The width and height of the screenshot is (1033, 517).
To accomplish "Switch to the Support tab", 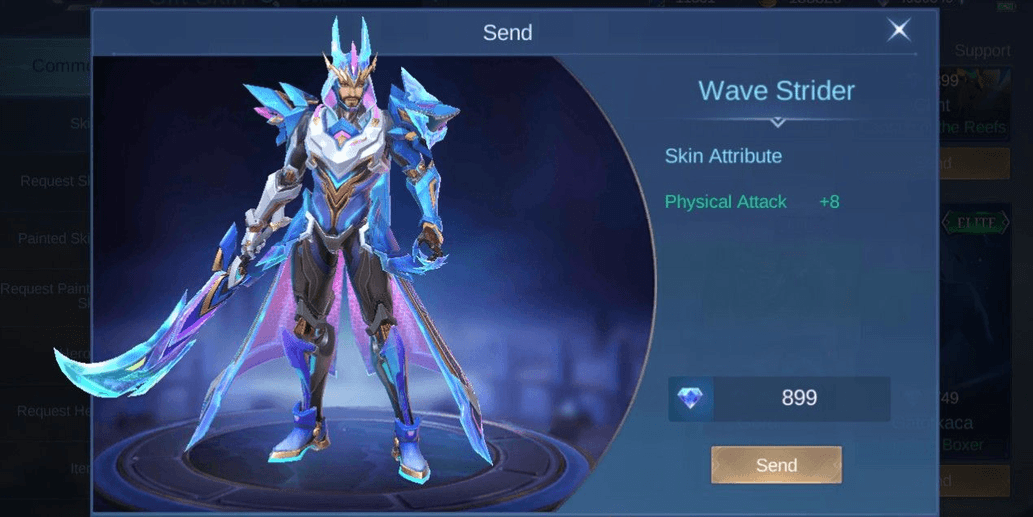I will (982, 51).
